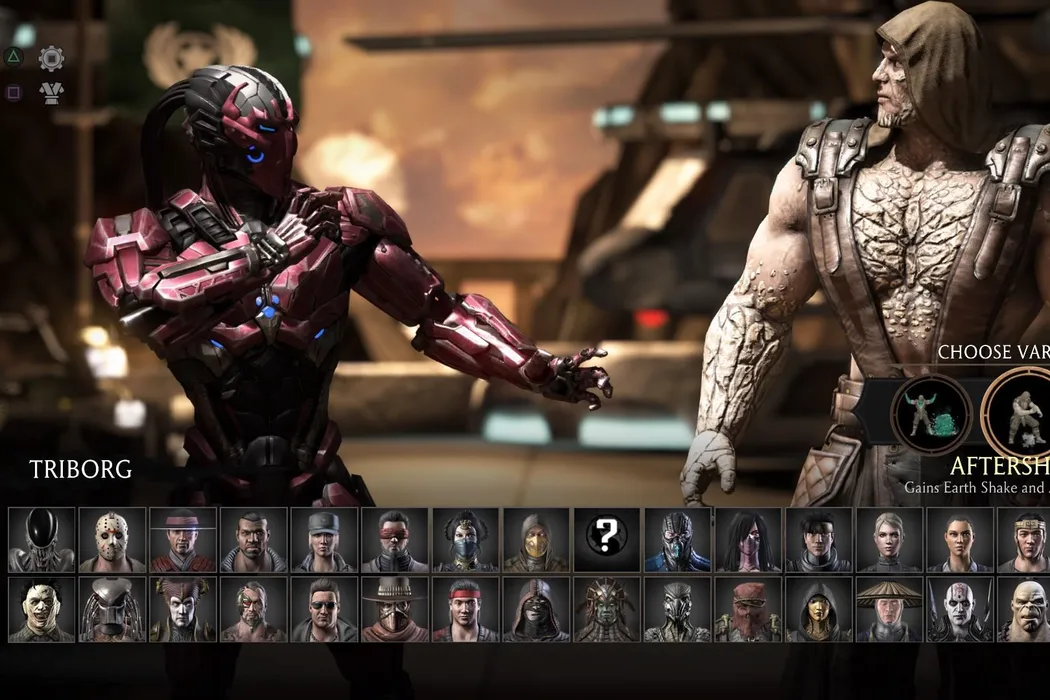Choose the Cassie Cage portrait
This screenshot has width=1050, height=700.
890,540
